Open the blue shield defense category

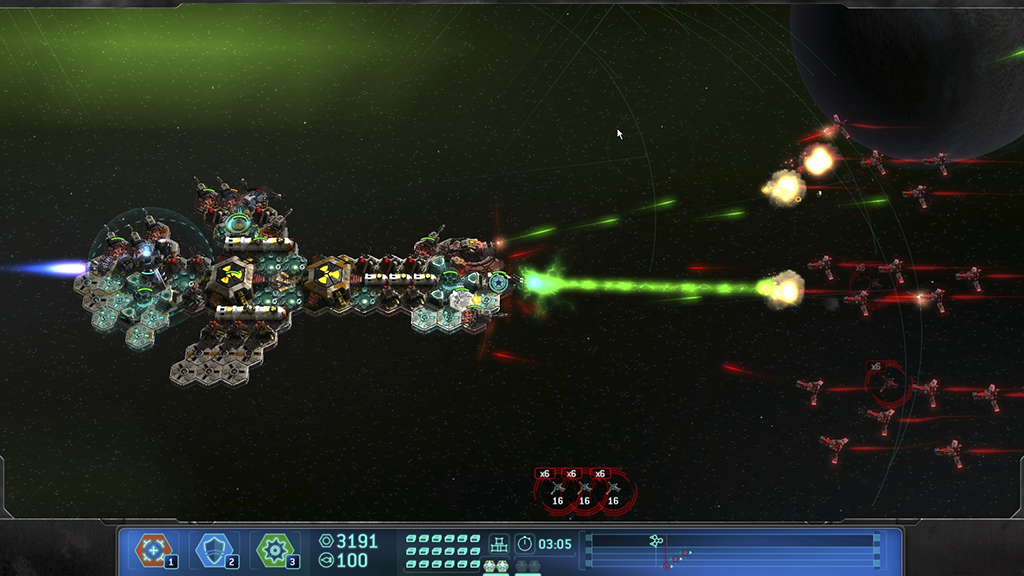click(215, 549)
